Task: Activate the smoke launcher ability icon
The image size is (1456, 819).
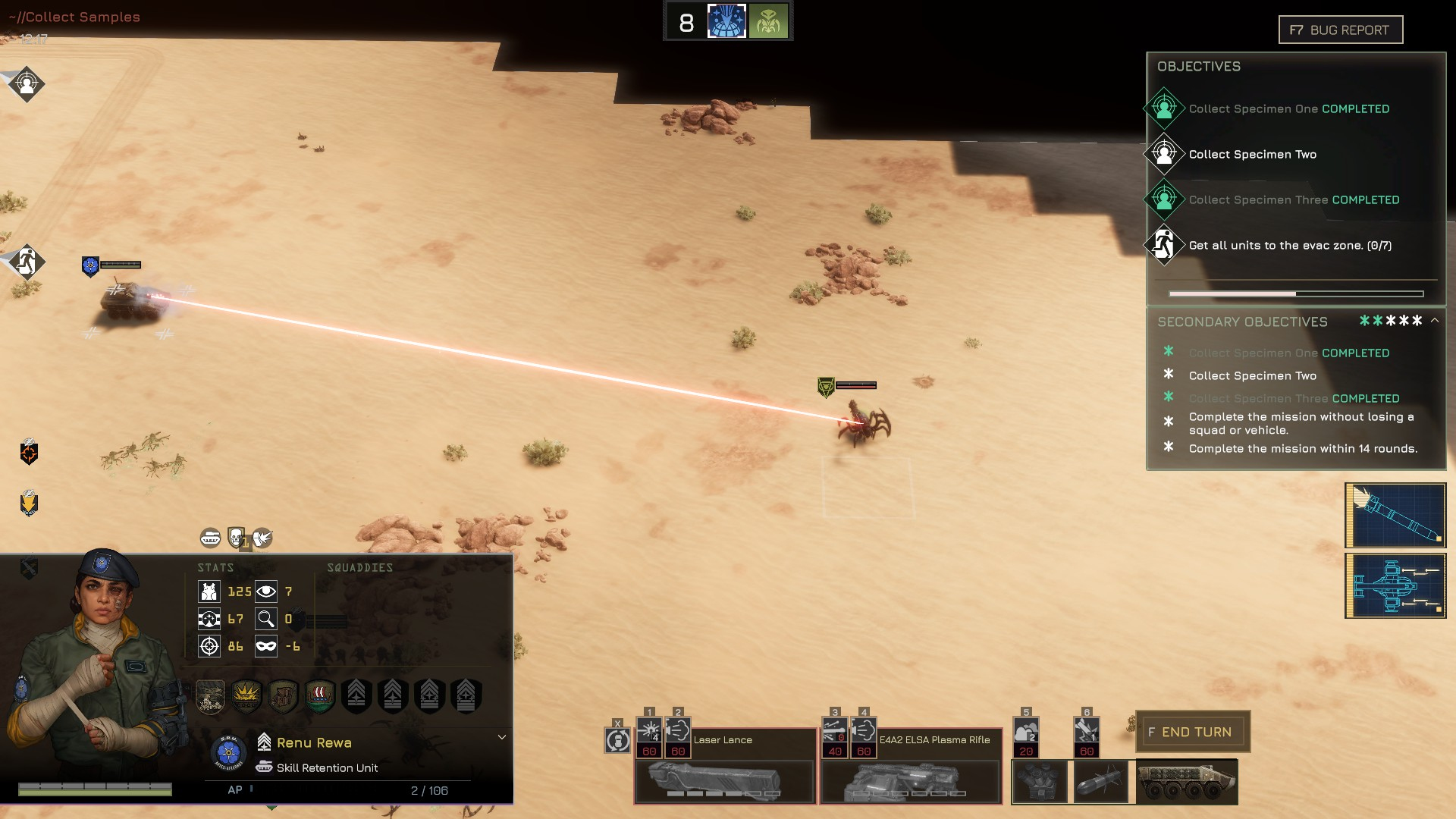Action: coord(1026,733)
